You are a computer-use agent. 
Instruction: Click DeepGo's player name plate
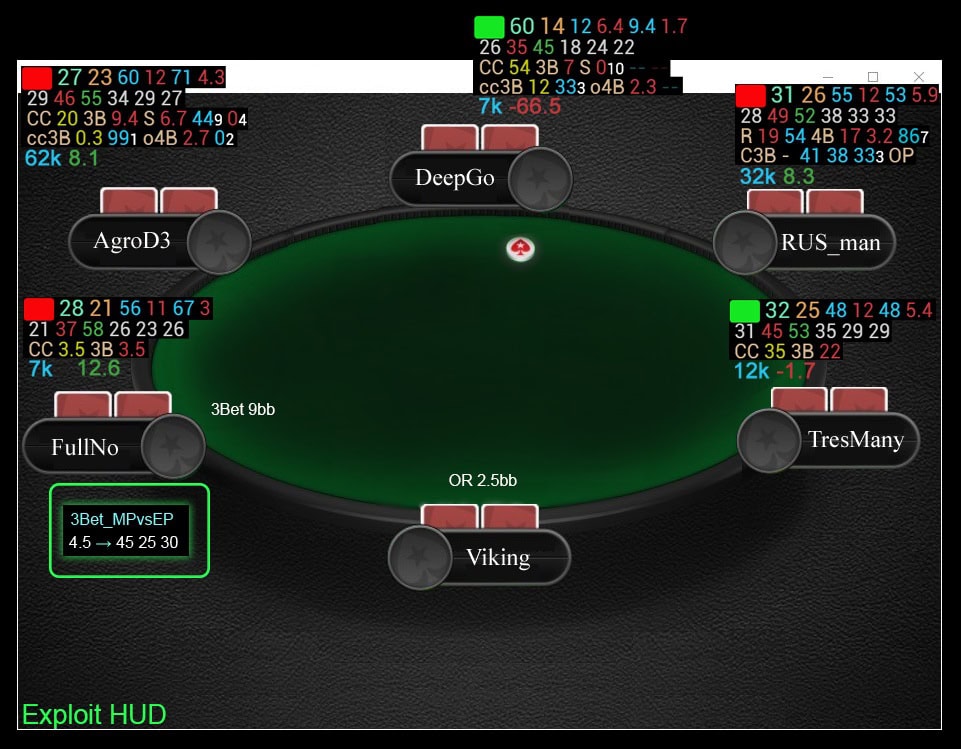click(455, 178)
